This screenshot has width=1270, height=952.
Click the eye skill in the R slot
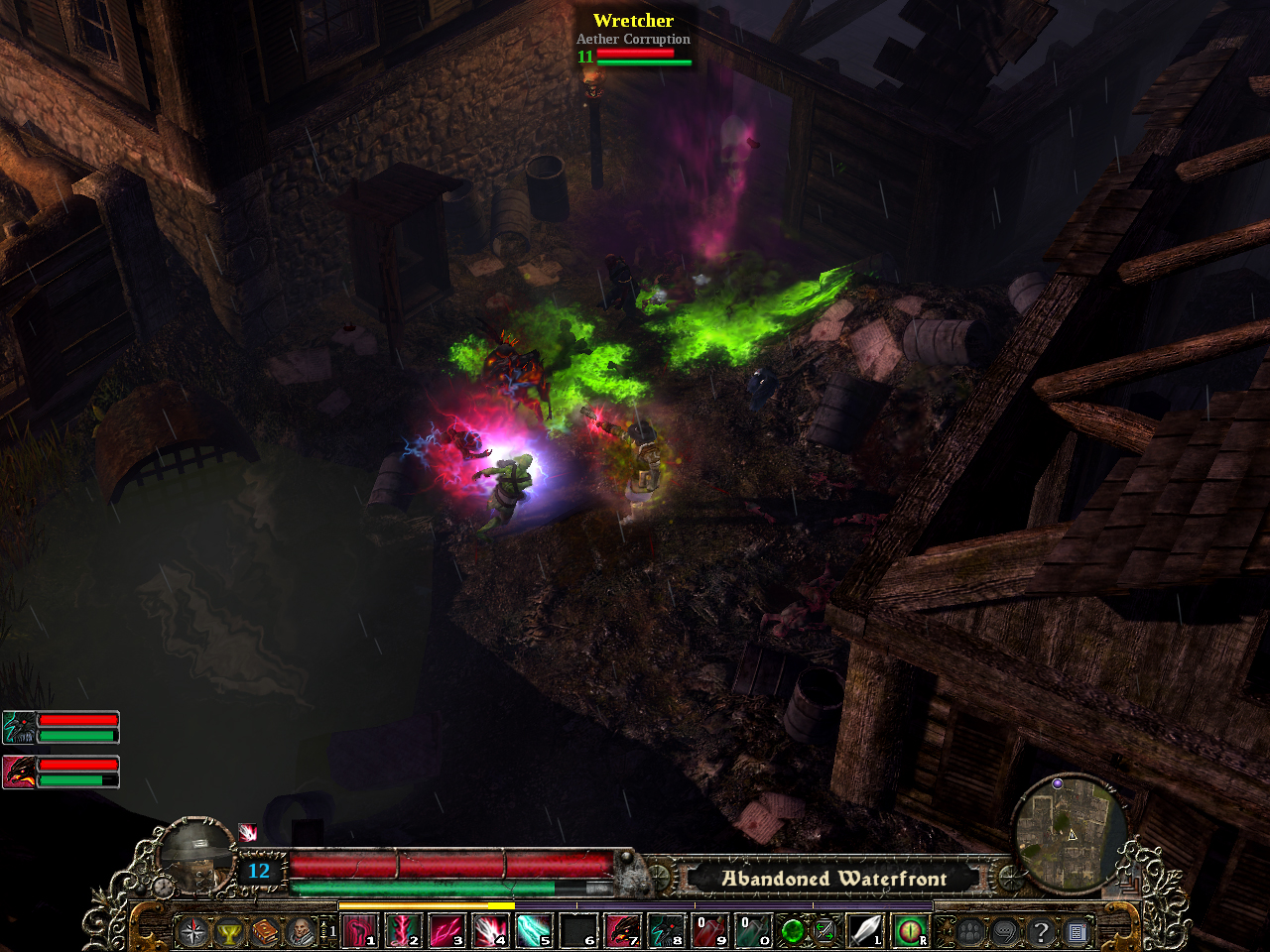(x=913, y=932)
